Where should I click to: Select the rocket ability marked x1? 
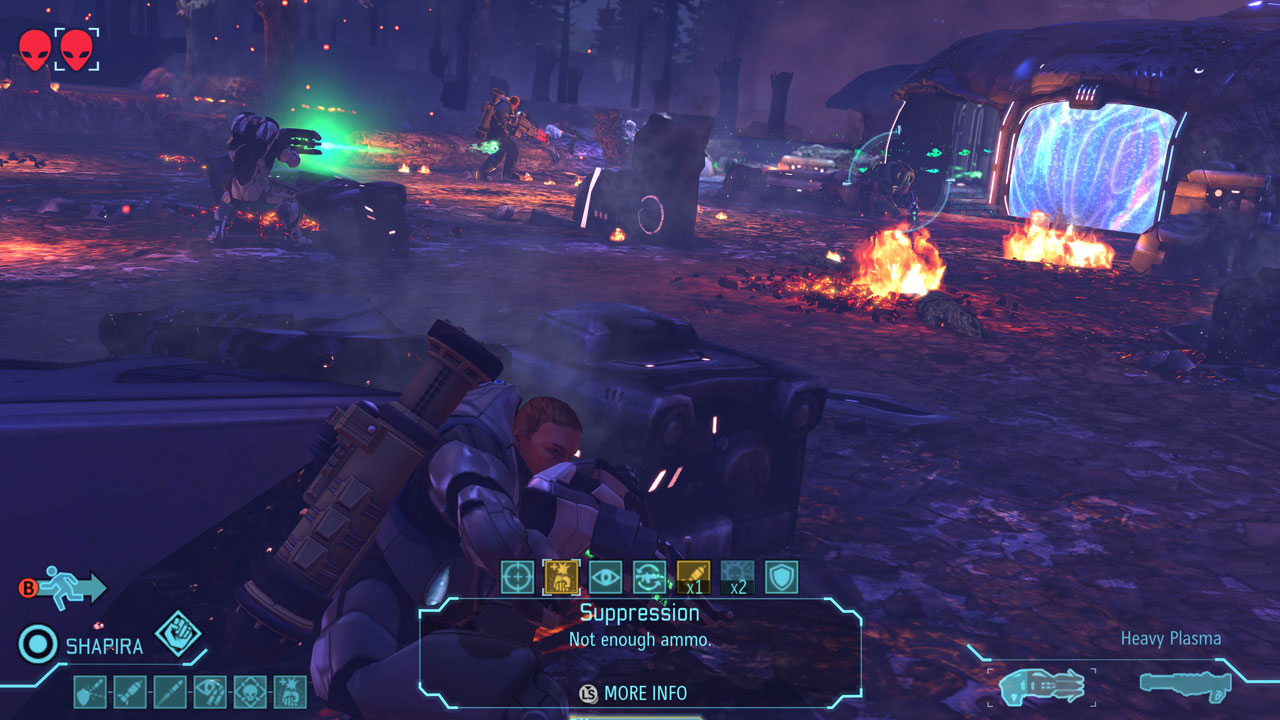pyautogui.click(x=693, y=577)
